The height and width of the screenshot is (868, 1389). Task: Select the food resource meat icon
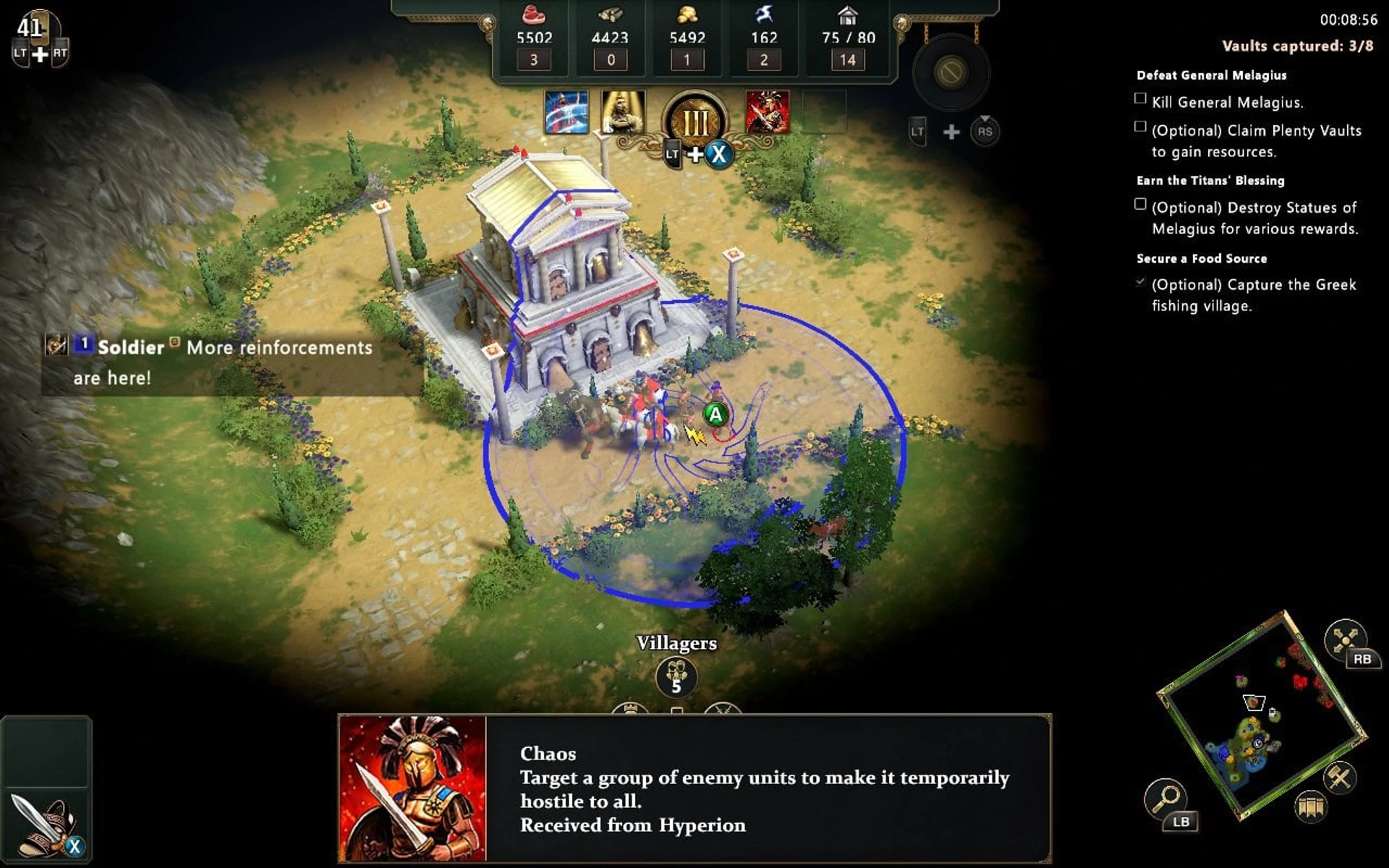pyautogui.click(x=535, y=14)
